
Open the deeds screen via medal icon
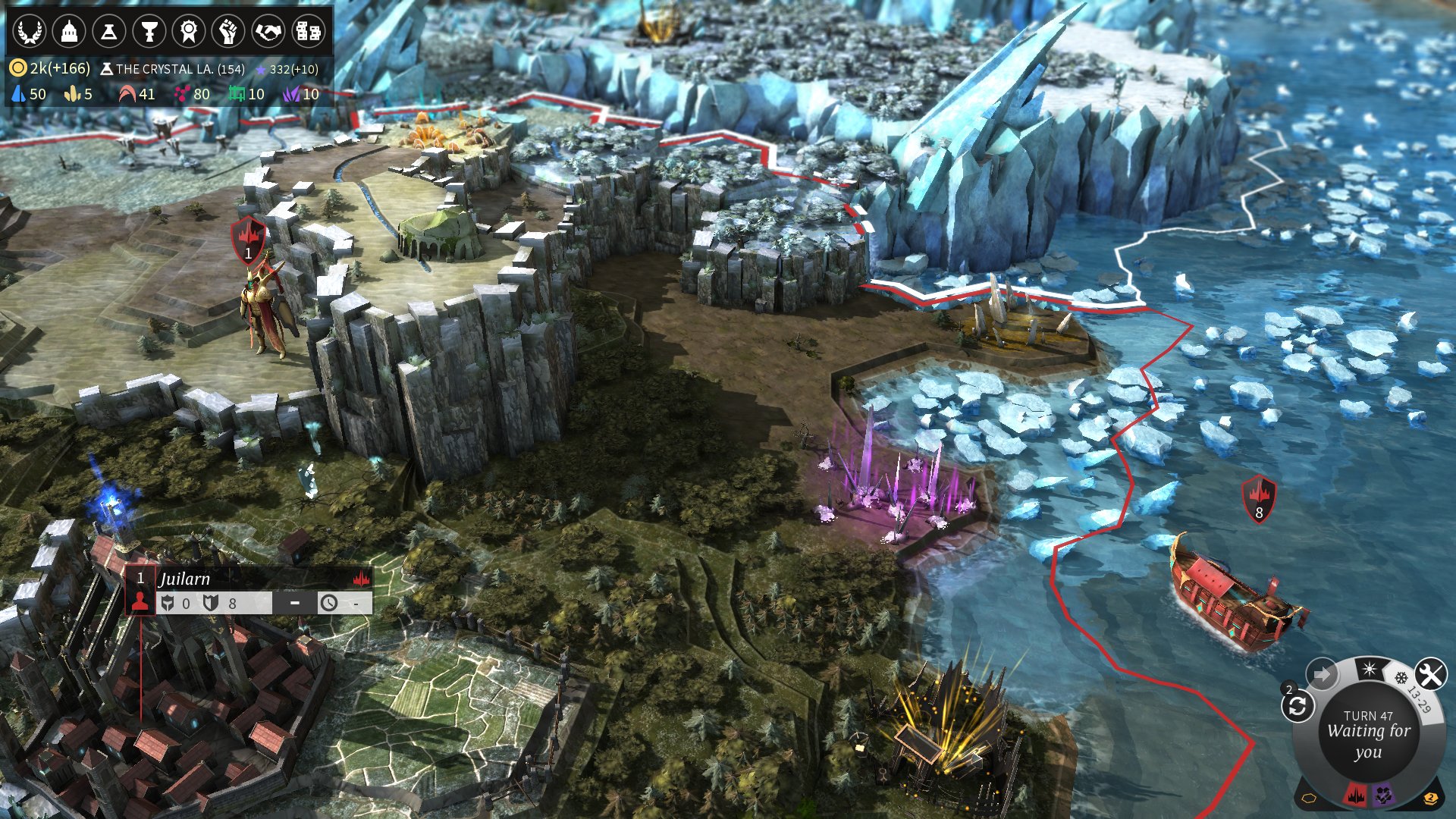coord(190,32)
